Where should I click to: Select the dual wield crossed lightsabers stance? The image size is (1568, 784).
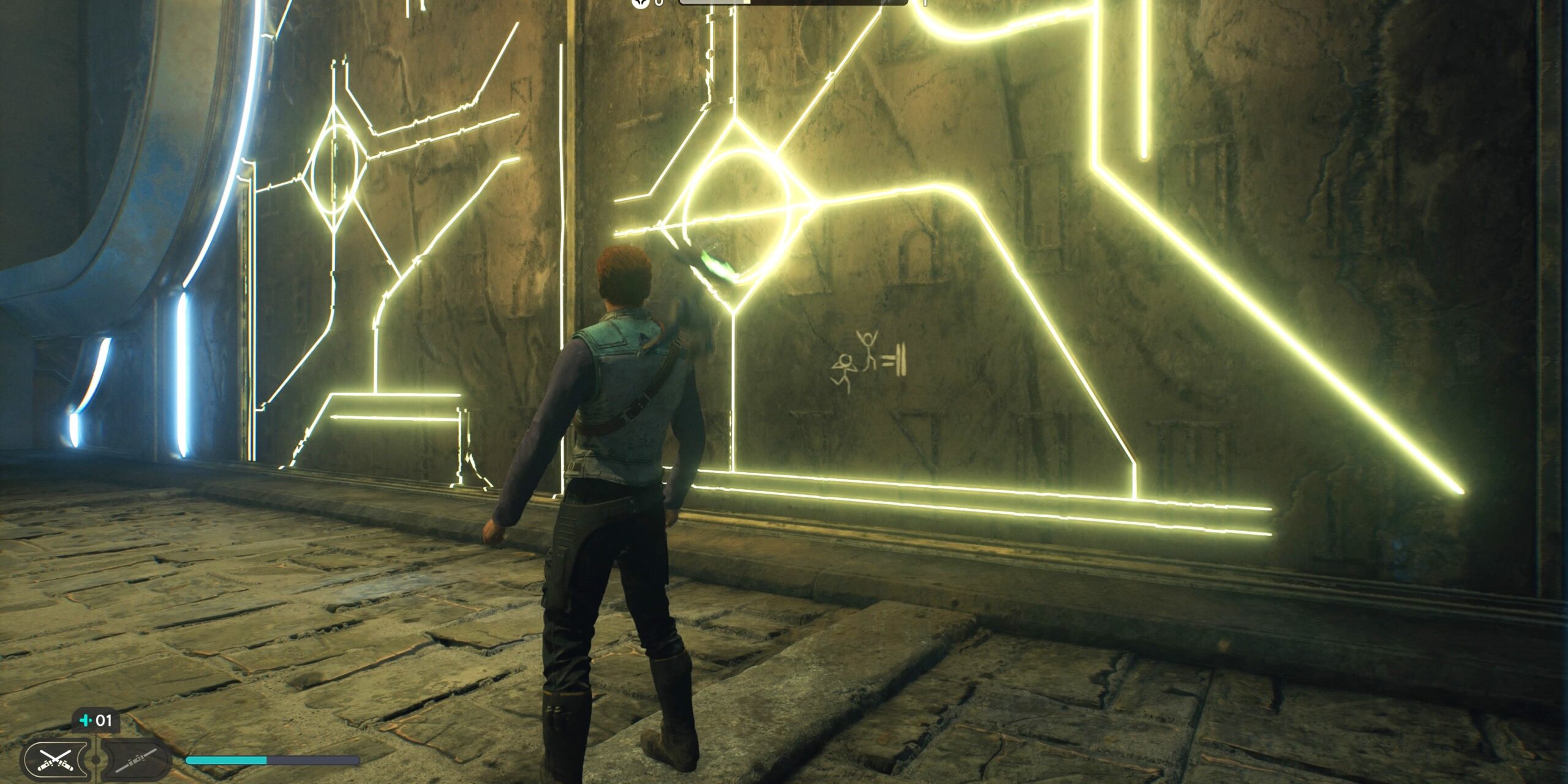point(55,759)
